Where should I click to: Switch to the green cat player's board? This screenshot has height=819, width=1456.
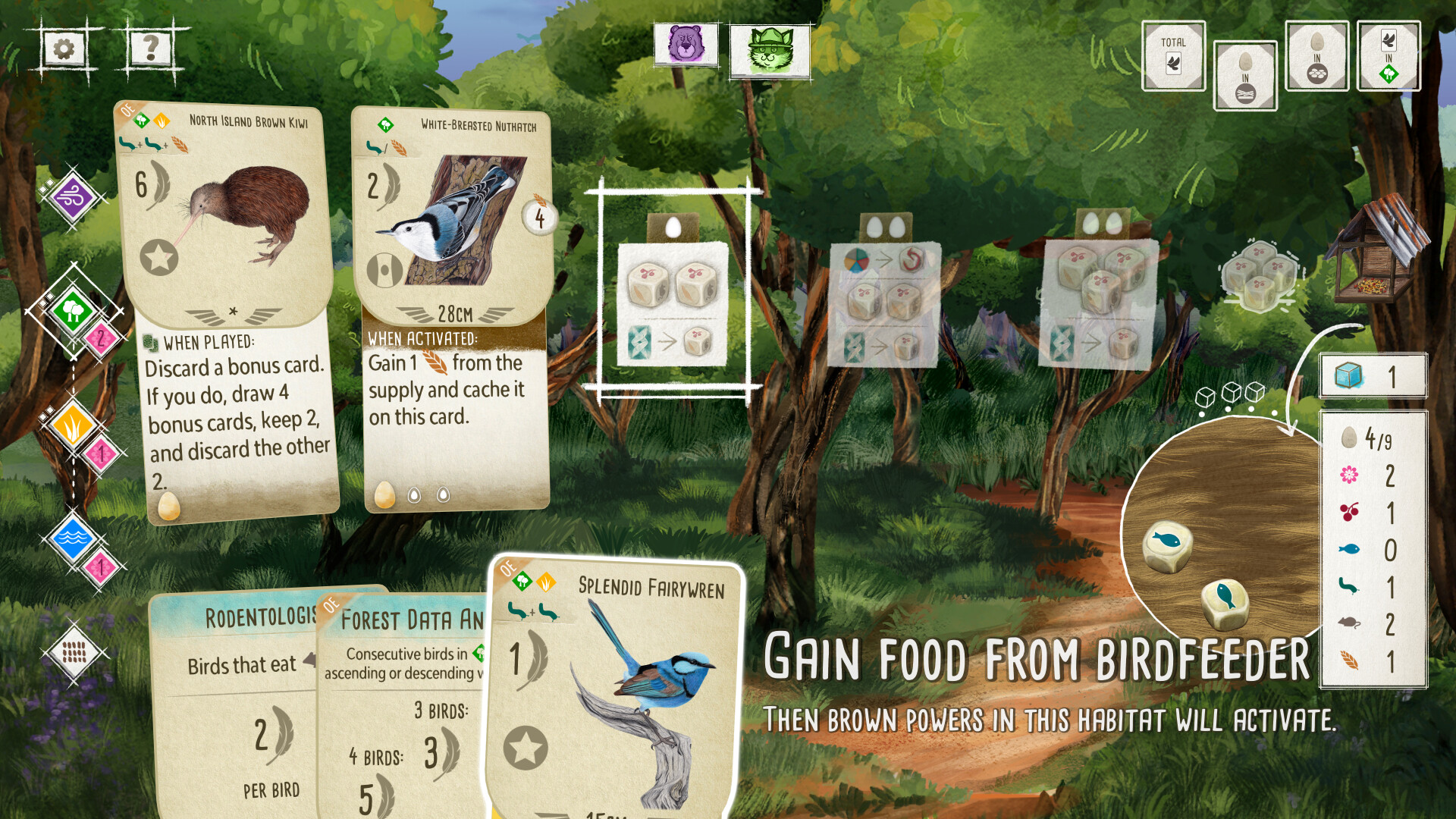[769, 52]
